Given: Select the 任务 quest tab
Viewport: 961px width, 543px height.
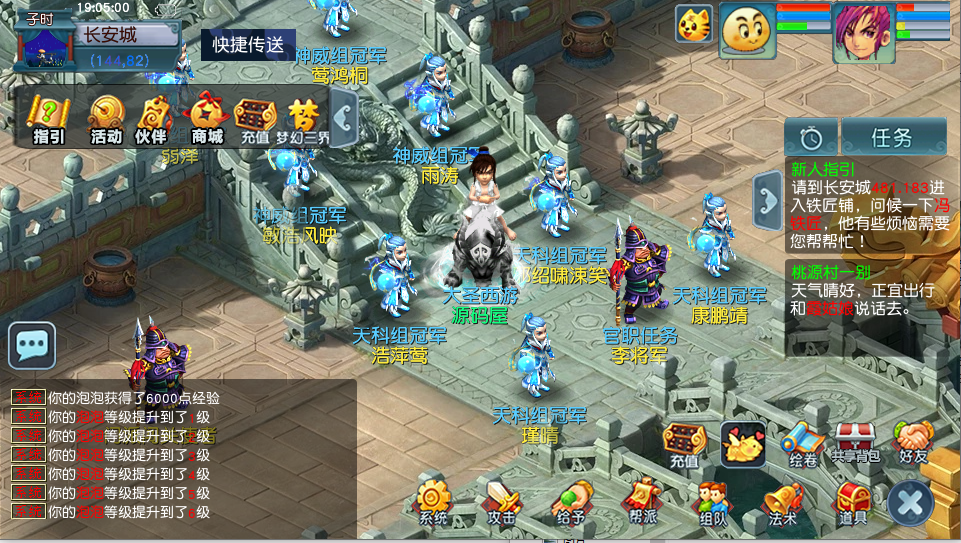Looking at the screenshot, I should pyautogui.click(x=892, y=137).
